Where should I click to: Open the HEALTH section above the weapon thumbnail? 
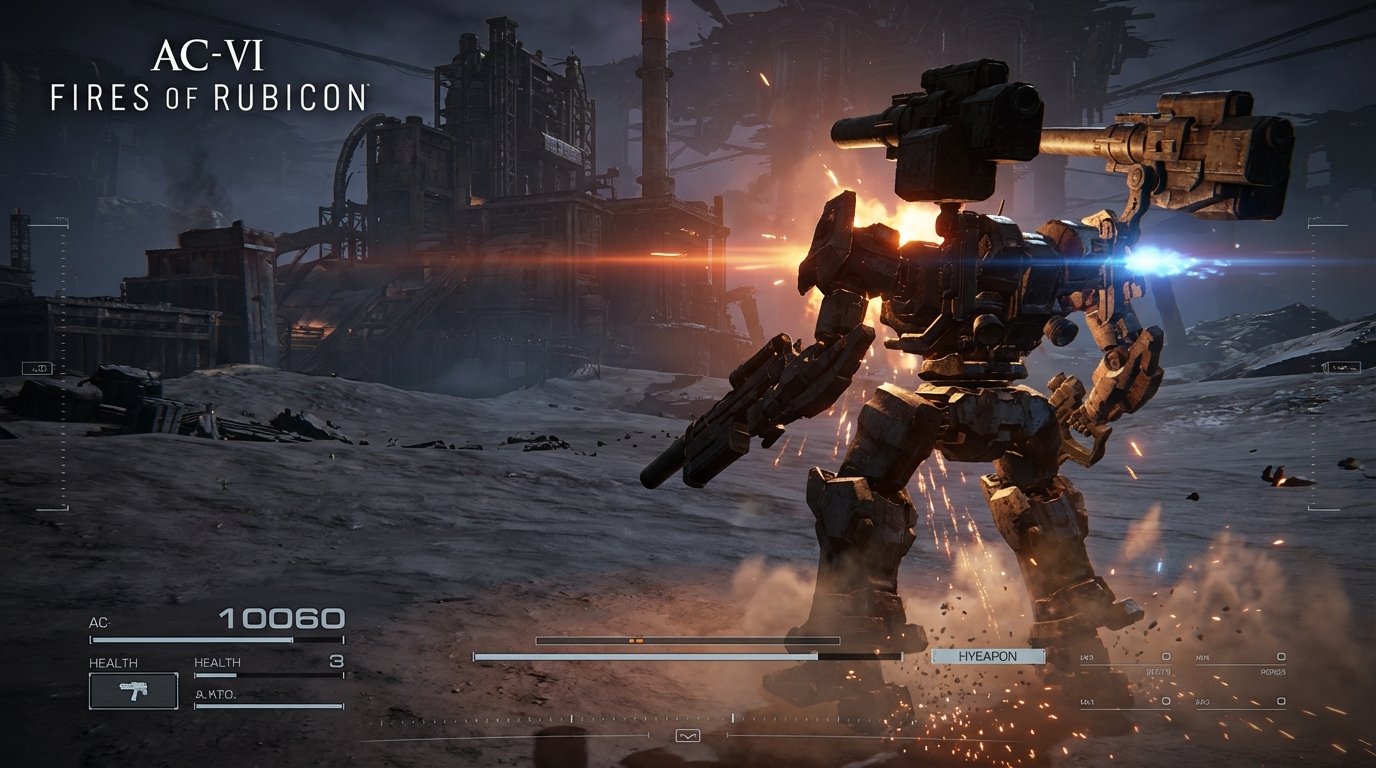(113, 661)
